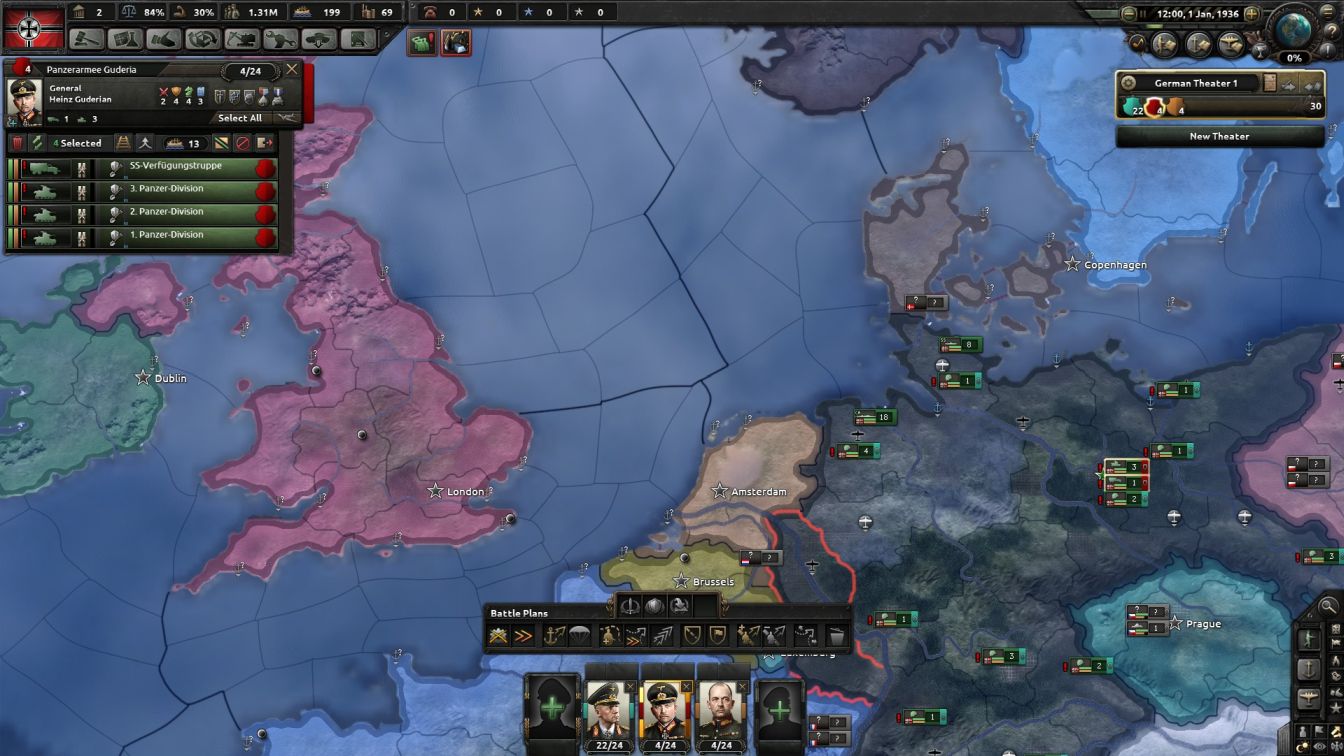Select the SS-Verfügungstruppe division entry
The image size is (1344, 756).
pyautogui.click(x=175, y=168)
